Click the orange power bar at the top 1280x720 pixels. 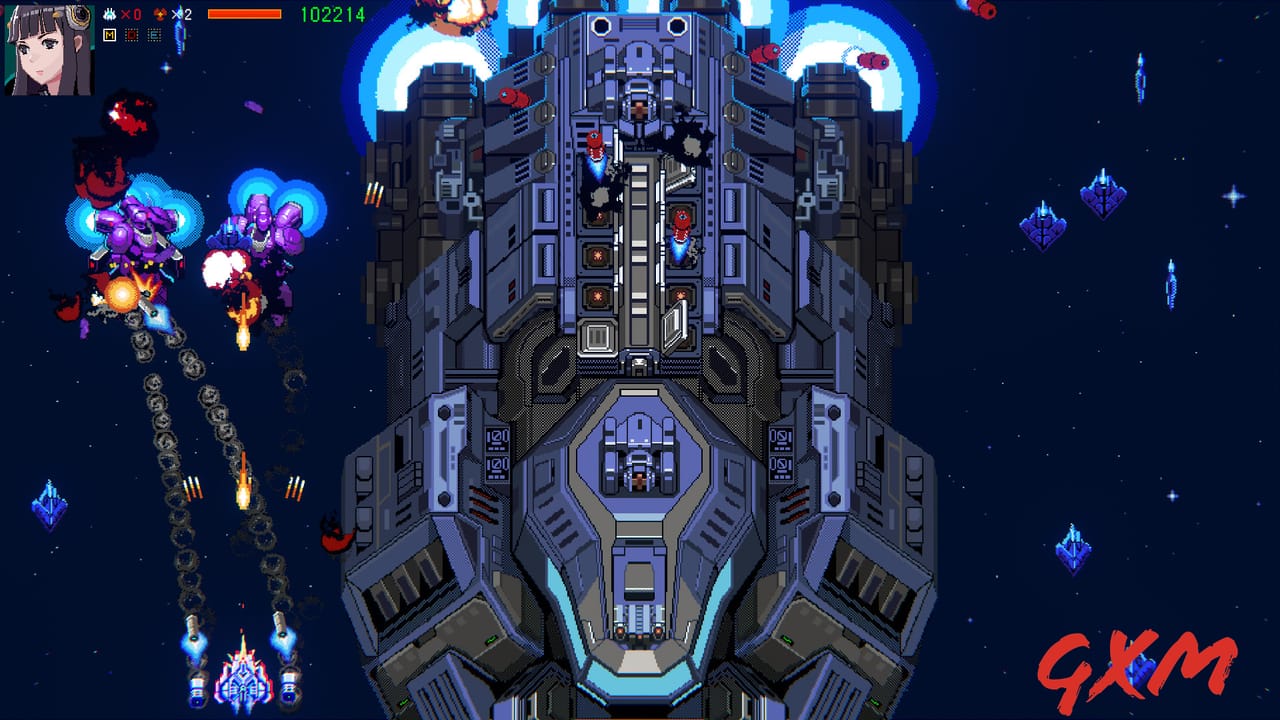pos(244,14)
